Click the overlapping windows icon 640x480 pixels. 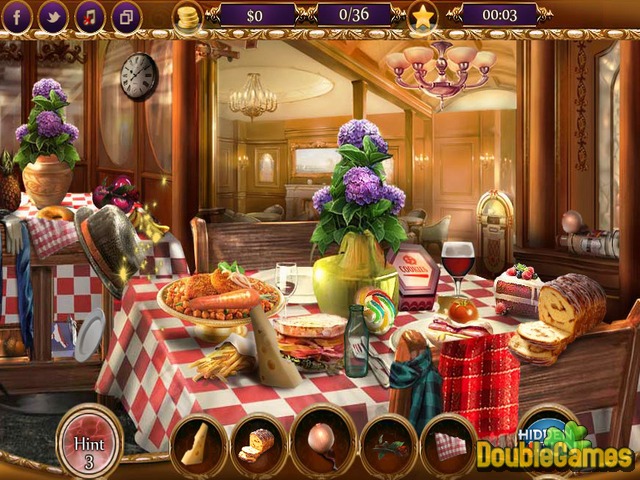[126, 16]
